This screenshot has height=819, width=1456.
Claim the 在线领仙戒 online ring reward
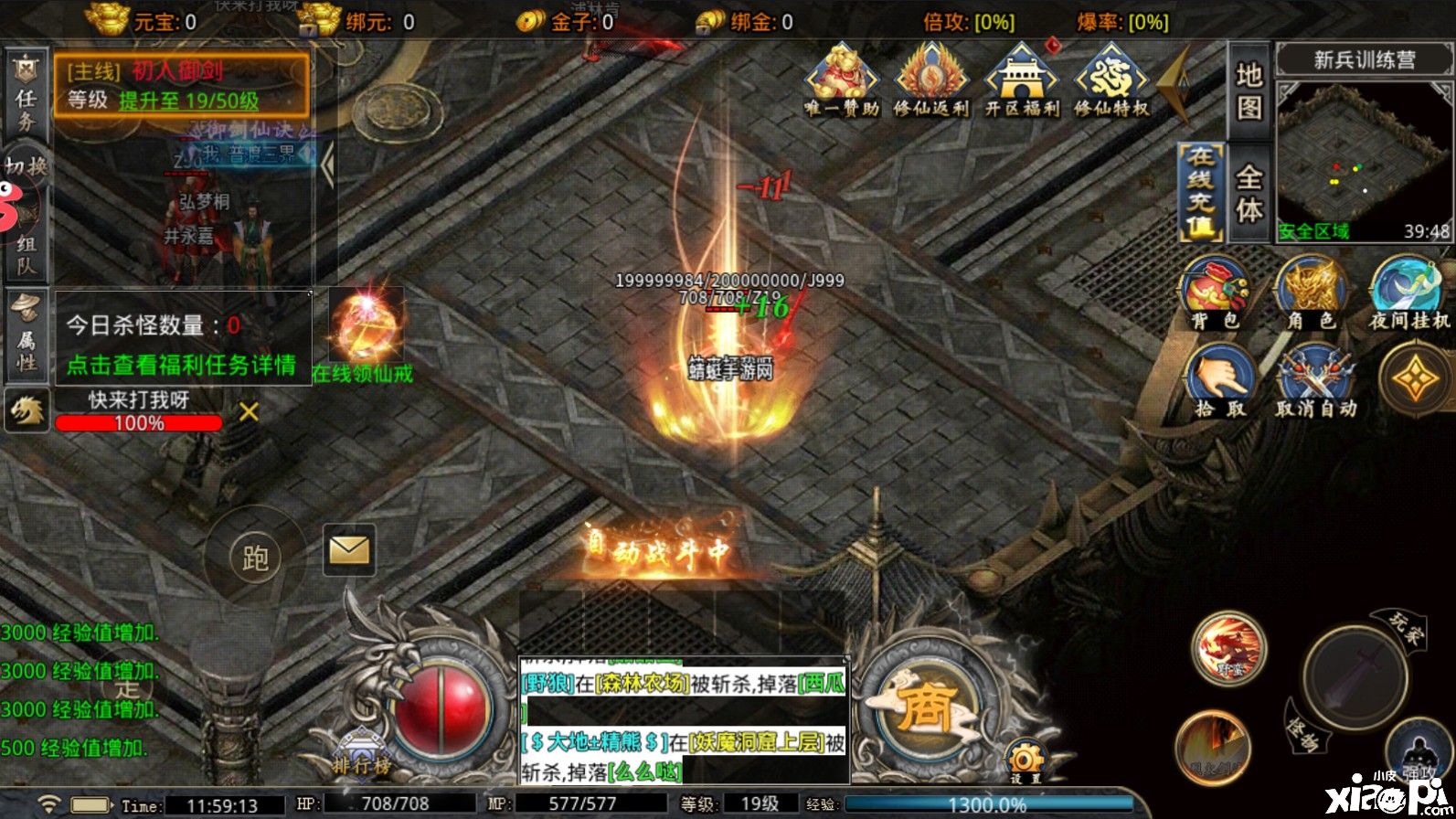point(363,334)
